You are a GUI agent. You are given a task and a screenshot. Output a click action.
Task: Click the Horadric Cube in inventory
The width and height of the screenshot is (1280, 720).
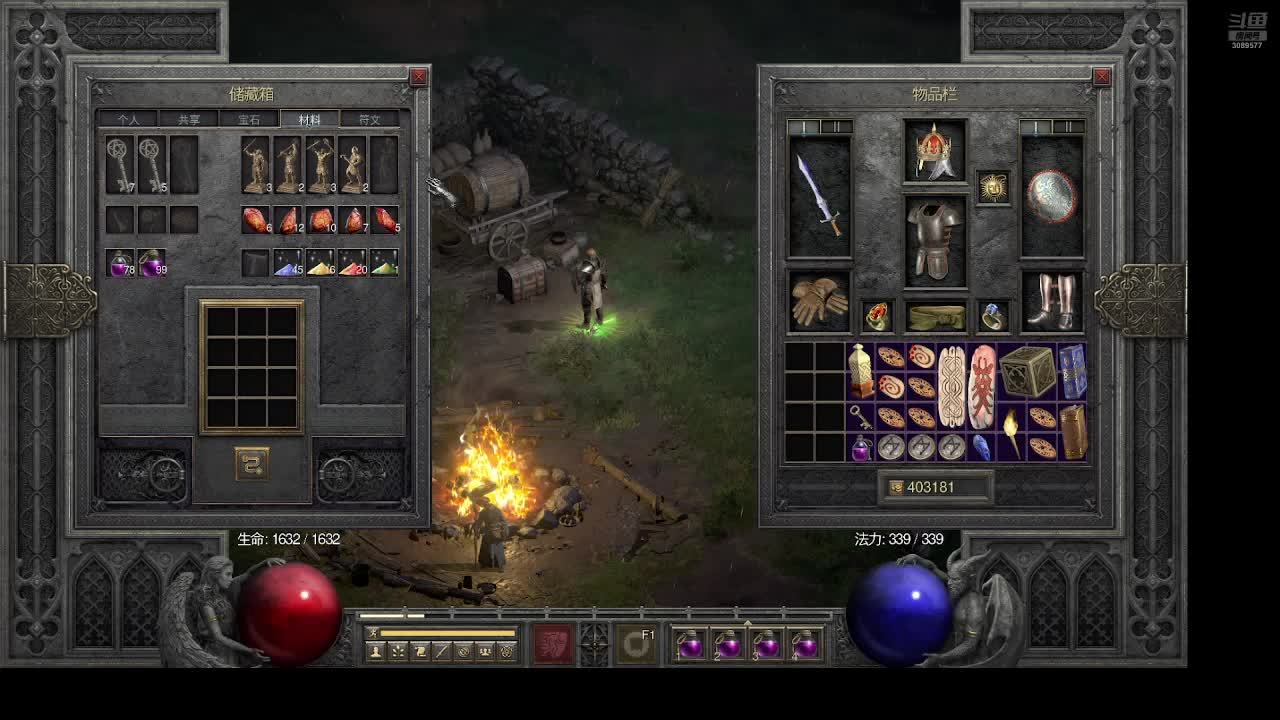(1027, 371)
